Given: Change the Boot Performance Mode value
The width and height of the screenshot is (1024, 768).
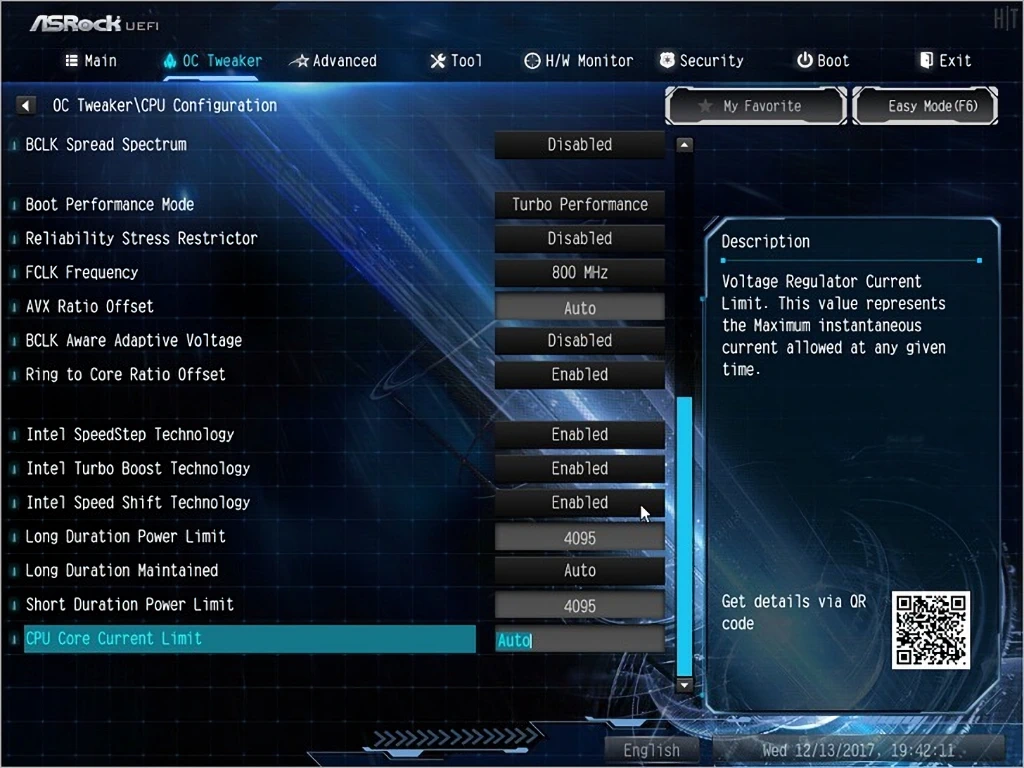Looking at the screenshot, I should tap(580, 205).
